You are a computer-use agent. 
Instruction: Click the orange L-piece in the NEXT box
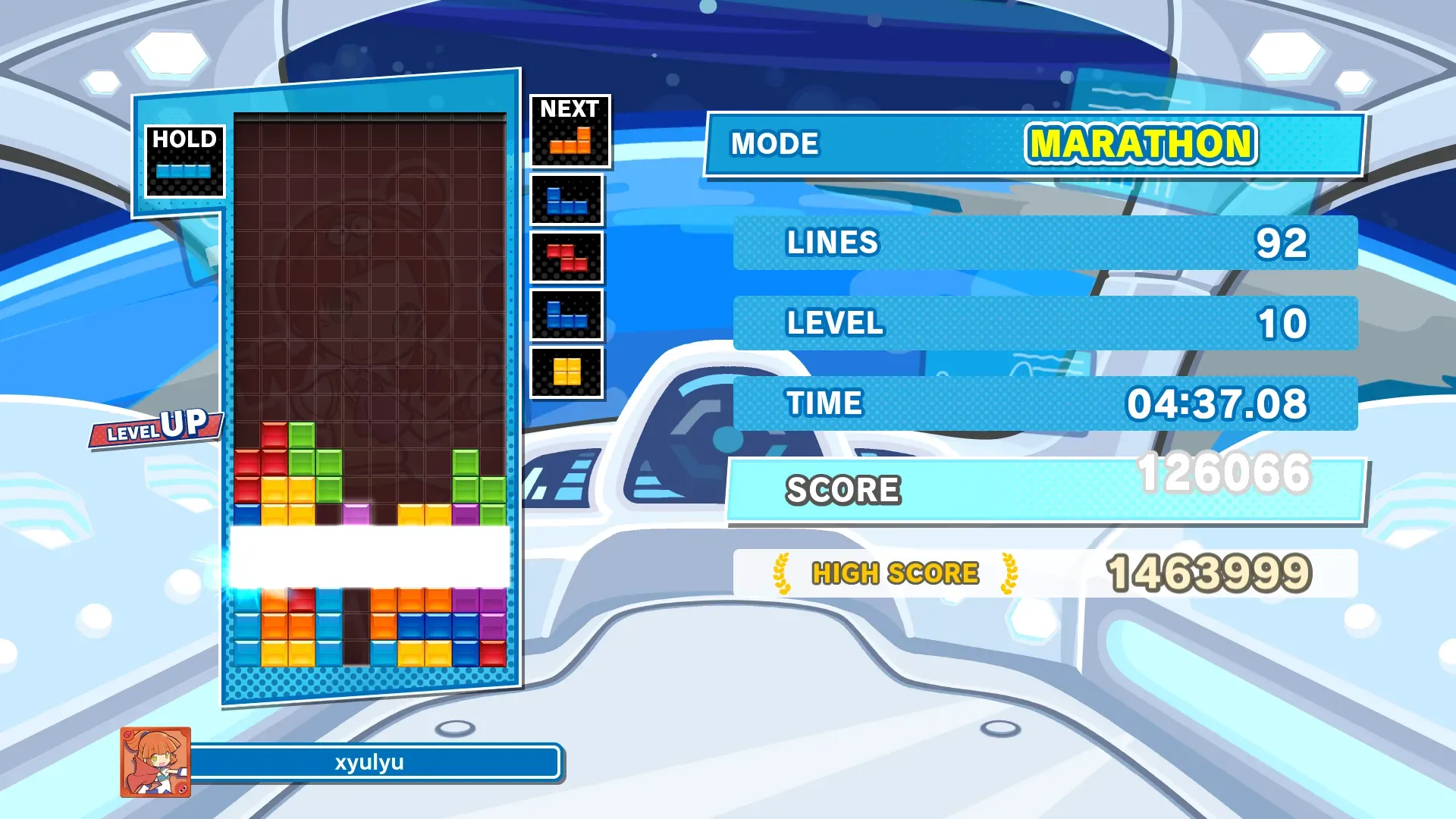[570, 140]
